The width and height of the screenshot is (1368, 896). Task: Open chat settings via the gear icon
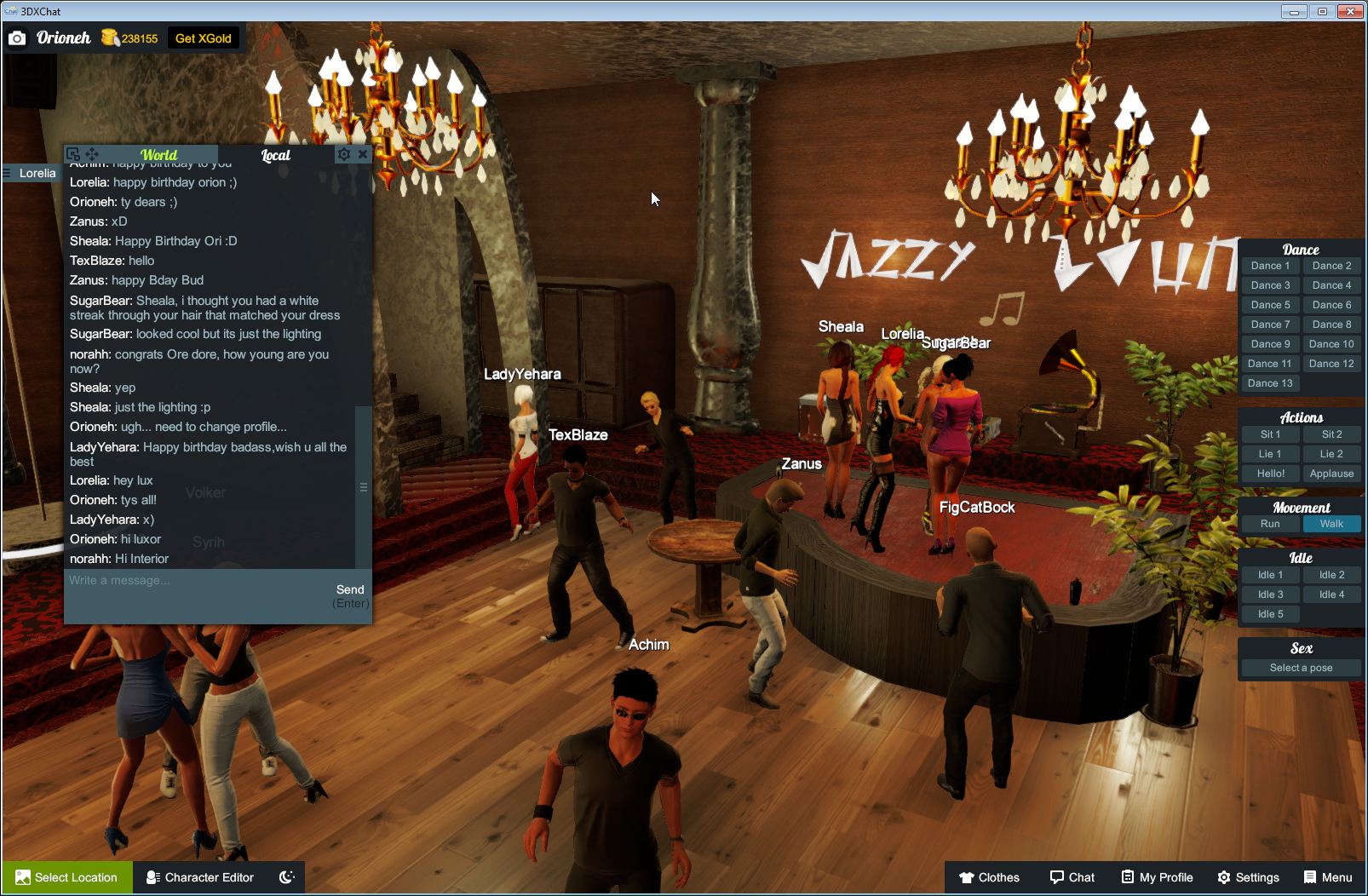[343, 154]
